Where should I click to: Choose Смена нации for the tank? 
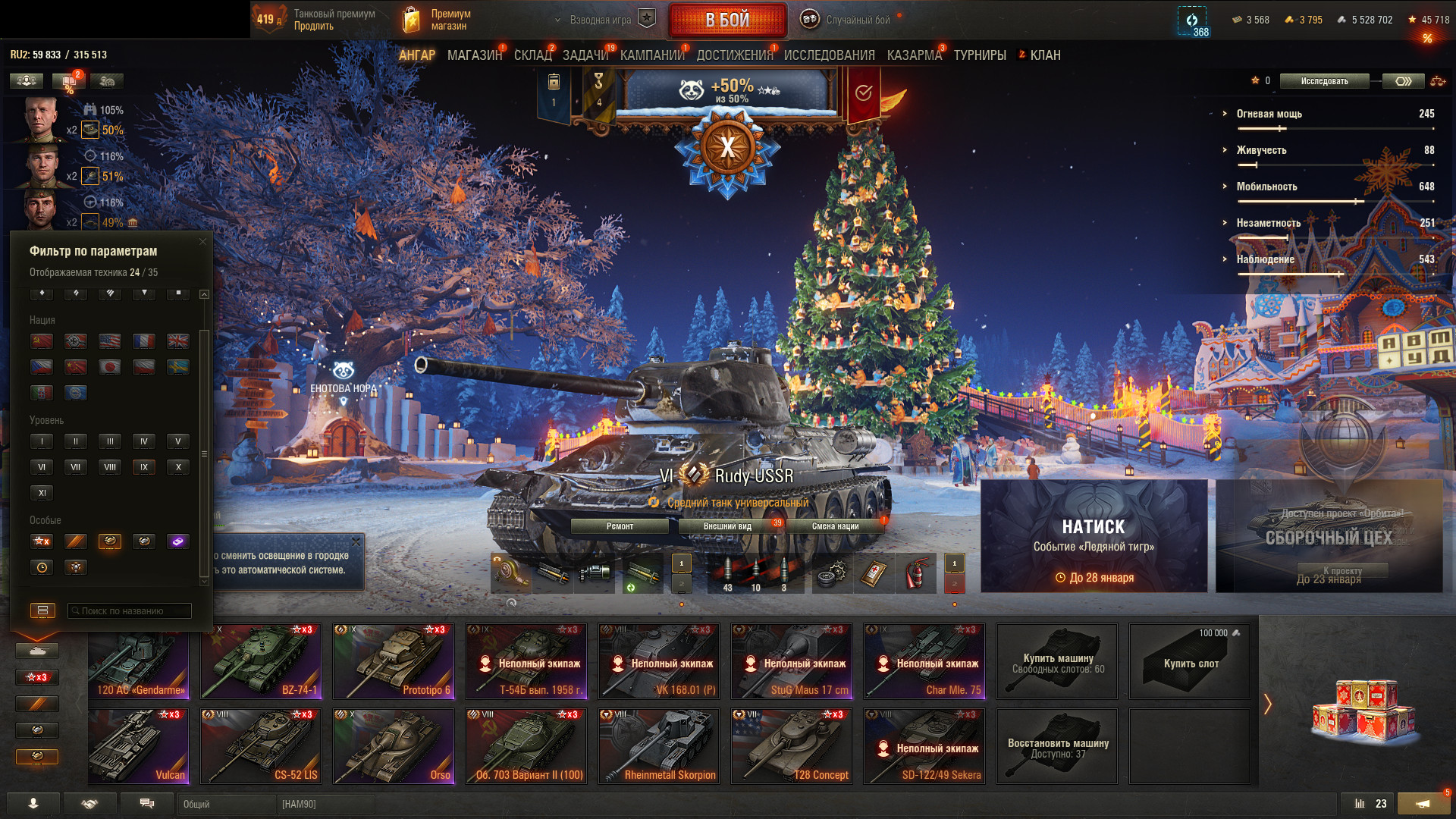click(x=835, y=526)
